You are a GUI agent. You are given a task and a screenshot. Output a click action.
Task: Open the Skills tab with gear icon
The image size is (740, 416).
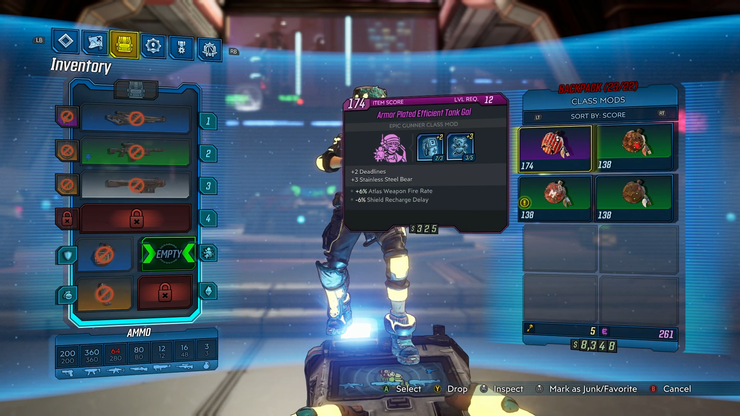[x=153, y=44]
